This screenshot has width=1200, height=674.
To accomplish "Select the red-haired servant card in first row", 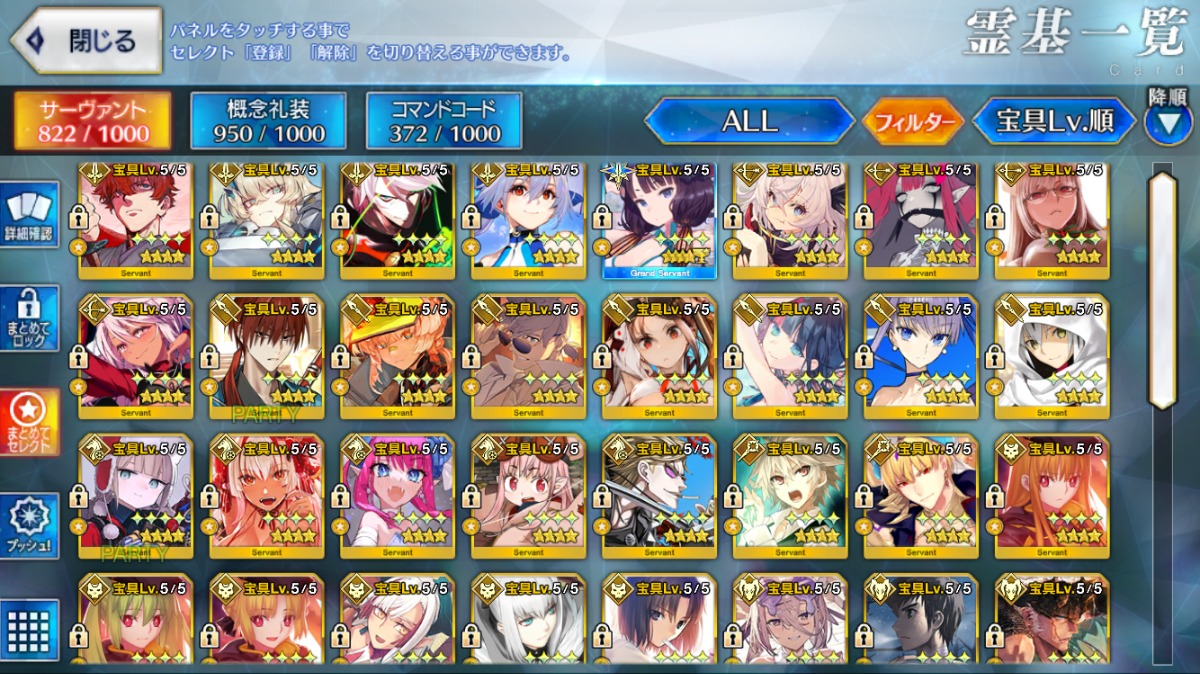I will 135,220.
